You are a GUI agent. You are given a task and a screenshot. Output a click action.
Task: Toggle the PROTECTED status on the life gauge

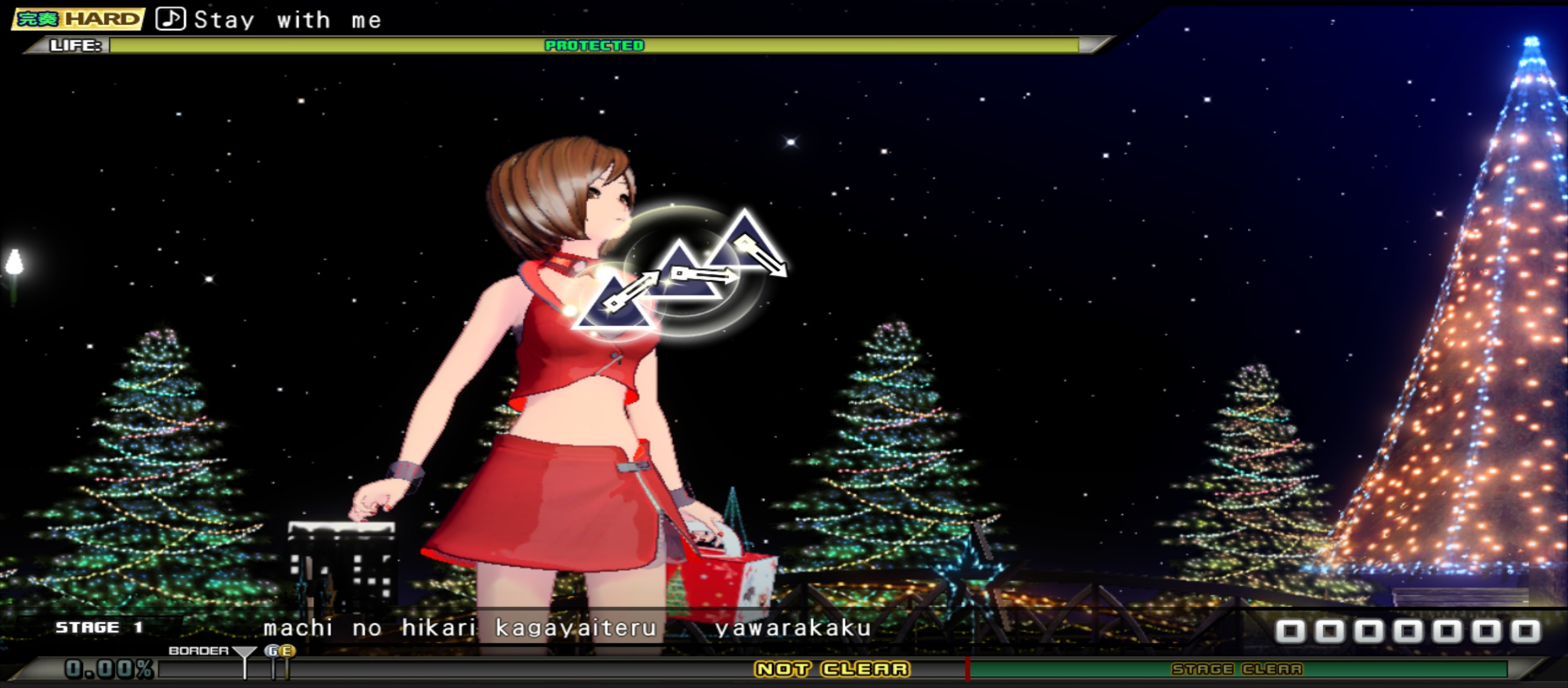pyautogui.click(x=594, y=46)
